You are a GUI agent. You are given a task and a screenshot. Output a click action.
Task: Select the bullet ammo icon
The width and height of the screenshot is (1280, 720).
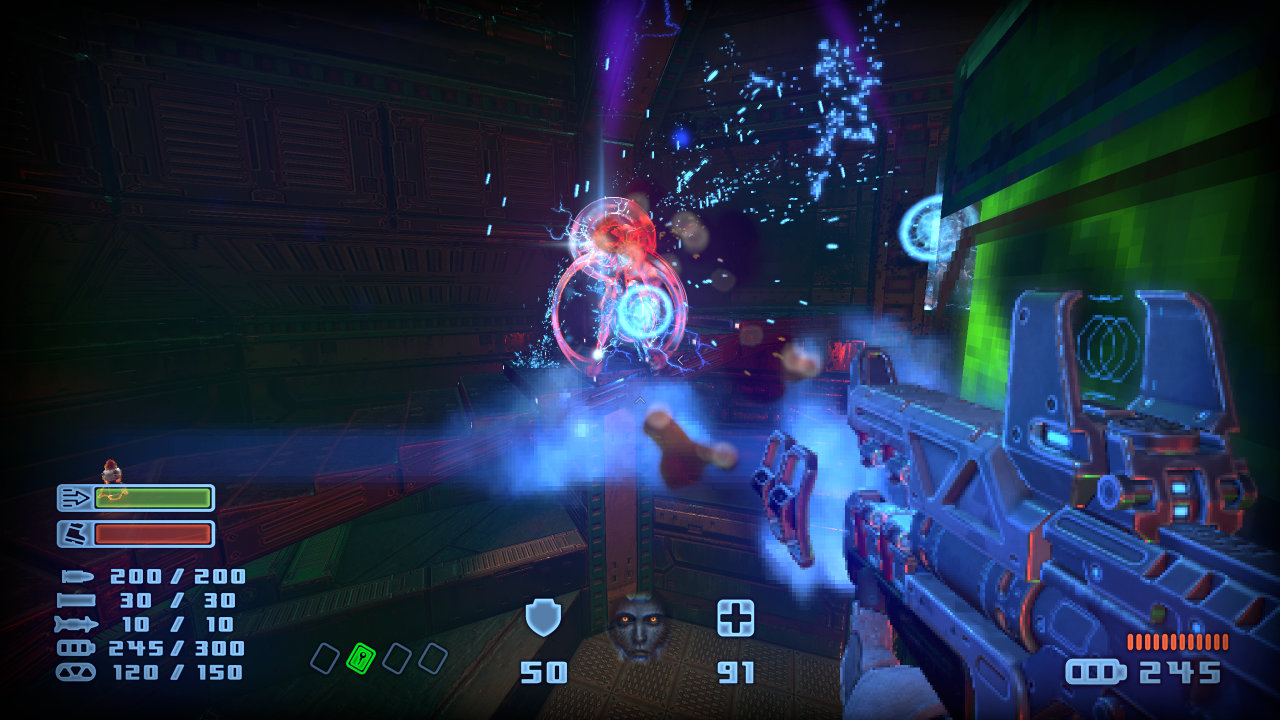(x=76, y=577)
